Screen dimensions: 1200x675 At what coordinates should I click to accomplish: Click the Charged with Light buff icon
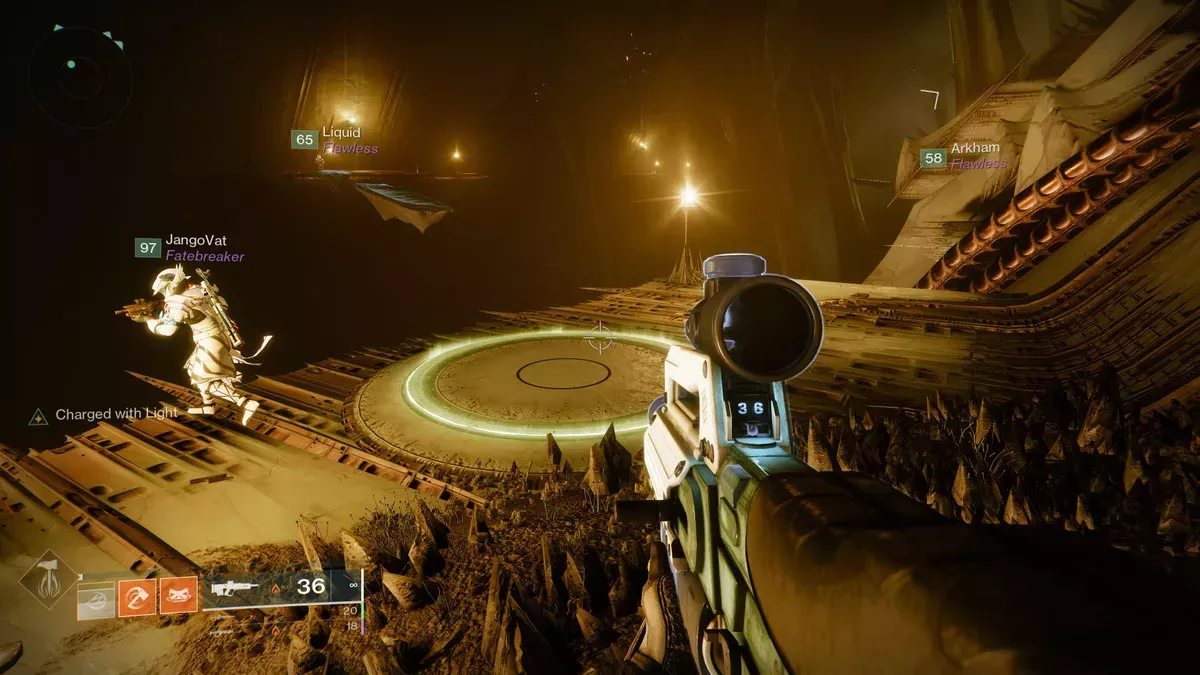tap(38, 415)
